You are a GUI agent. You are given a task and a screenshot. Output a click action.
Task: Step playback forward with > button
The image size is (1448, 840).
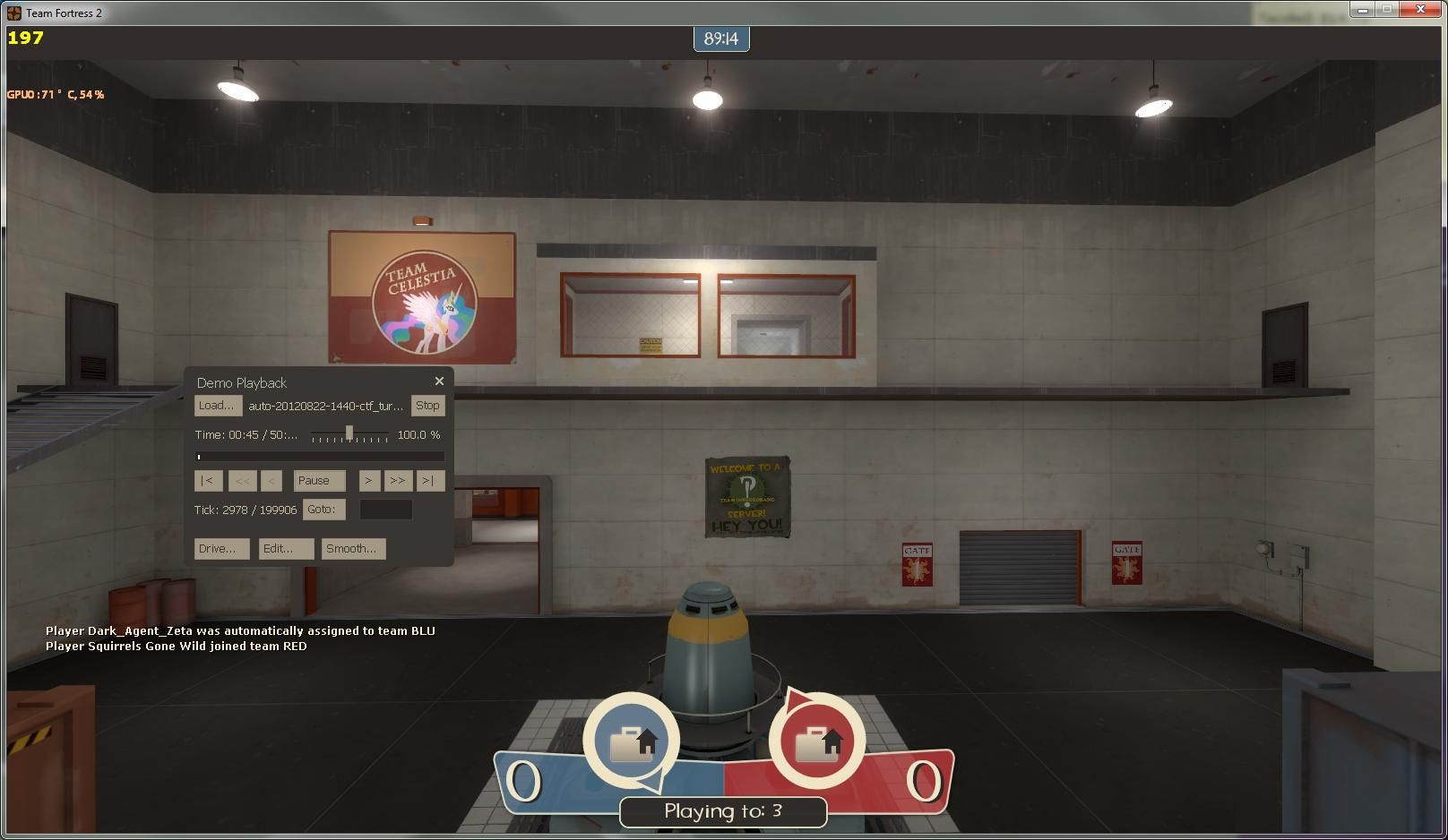pyautogui.click(x=369, y=481)
